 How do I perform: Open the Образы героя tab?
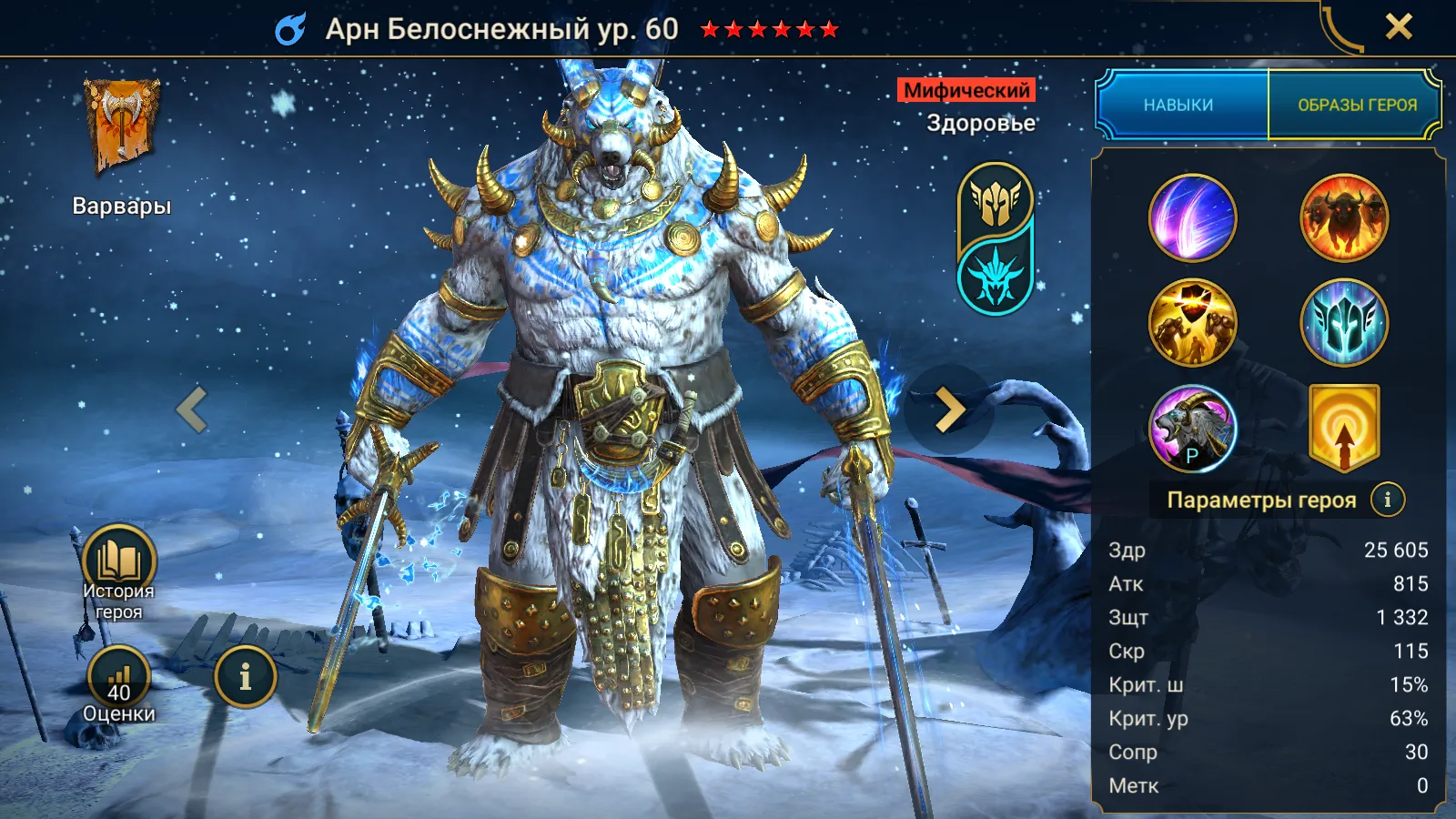coord(1357,106)
